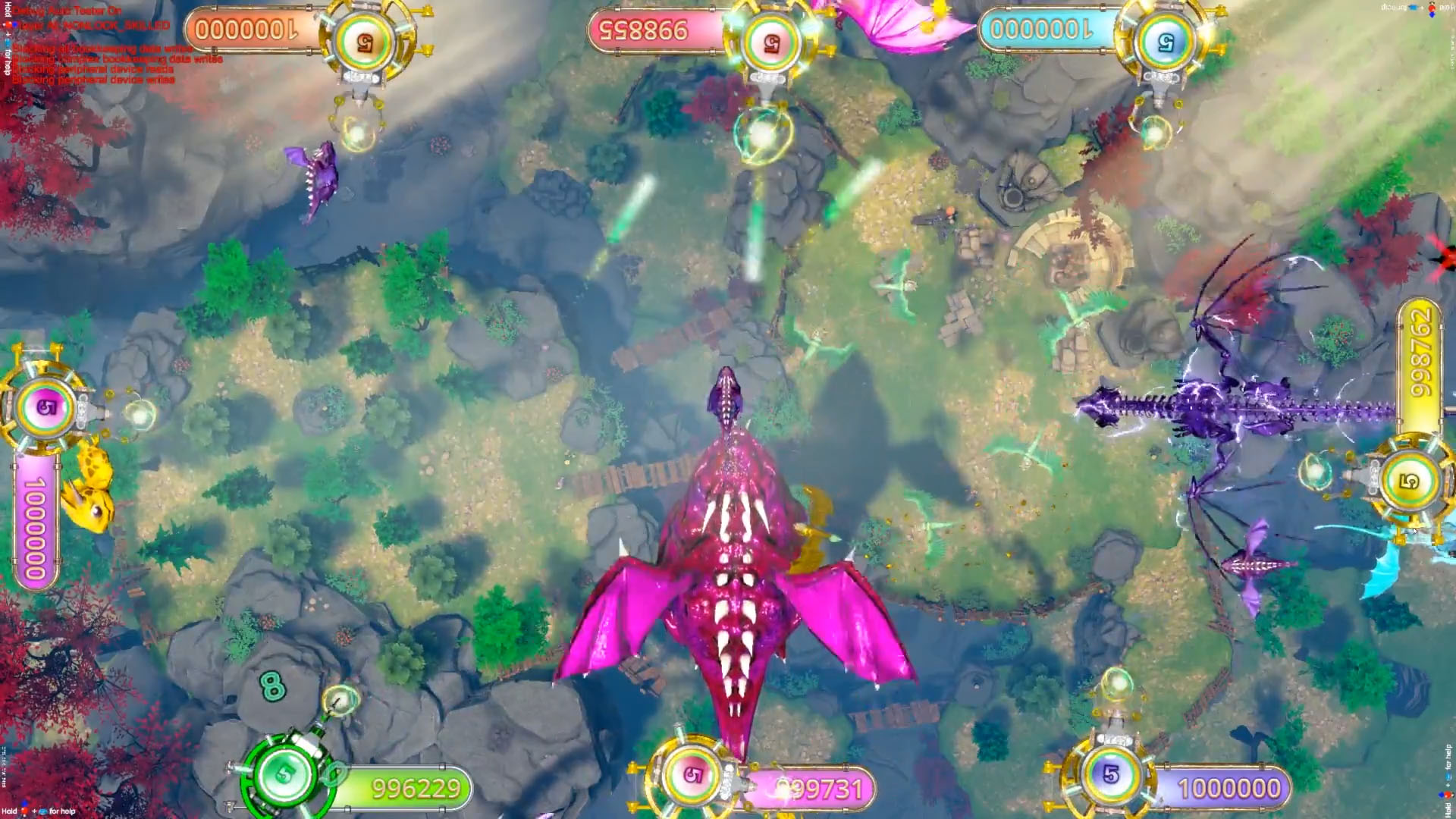Image resolution: width=1456 pixels, height=819 pixels.
Task: Click the red button icon in the help prompt
Action: pyautogui.click(x=24, y=811)
